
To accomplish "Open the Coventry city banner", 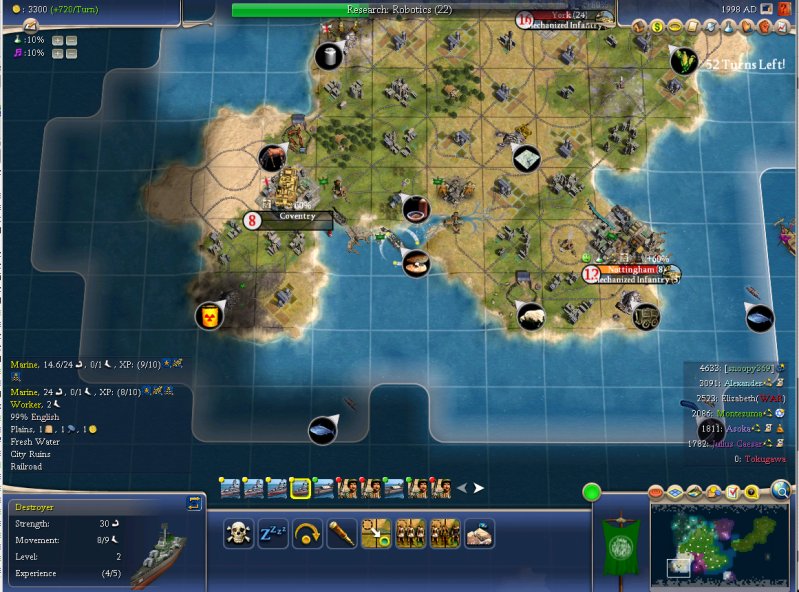I will 296,216.
